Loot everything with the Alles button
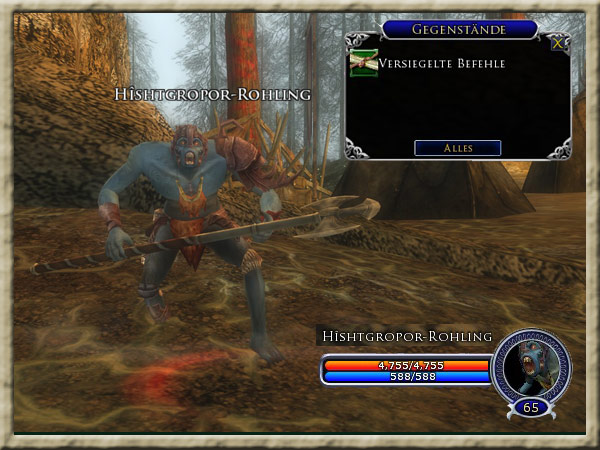Image resolution: width=600 pixels, height=450 pixels. click(x=457, y=148)
